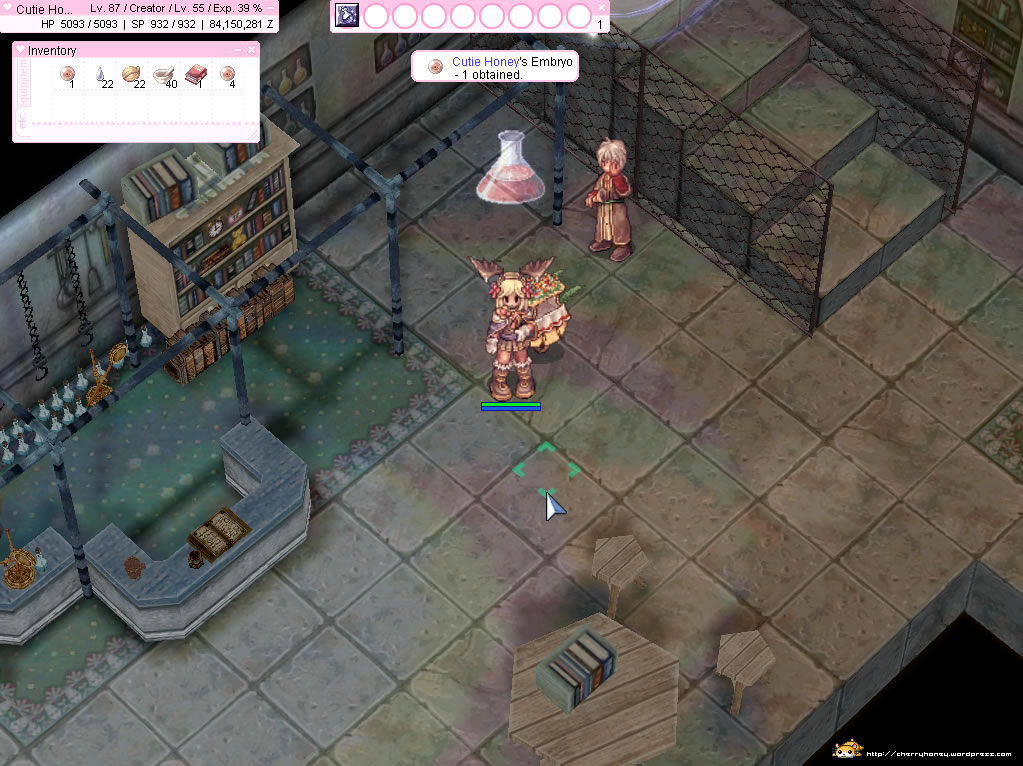The width and height of the screenshot is (1023, 766).
Task: Activate the potion skill on the hotbar
Action: coord(346,16)
